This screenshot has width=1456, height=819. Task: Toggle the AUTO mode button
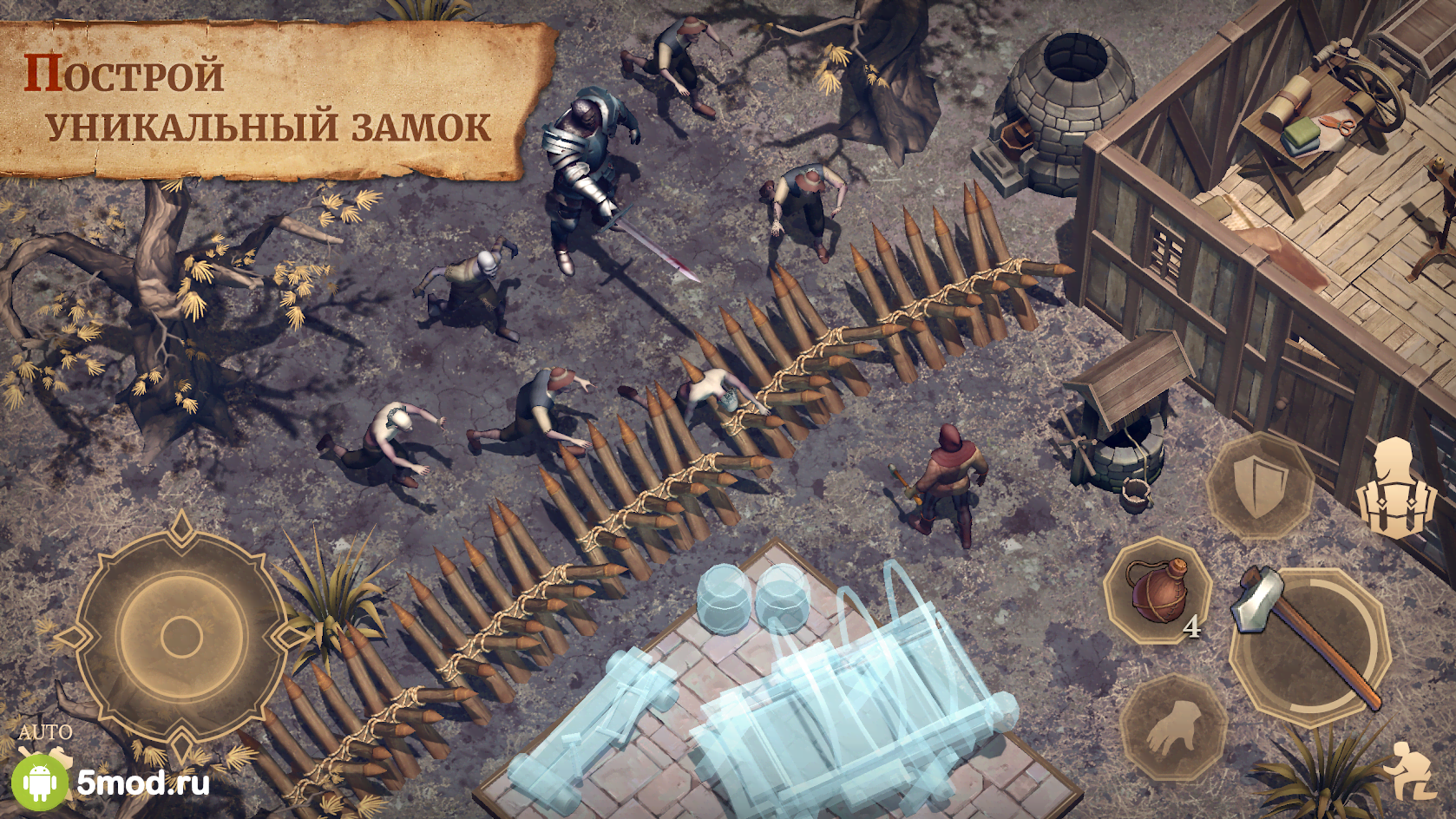[45, 734]
